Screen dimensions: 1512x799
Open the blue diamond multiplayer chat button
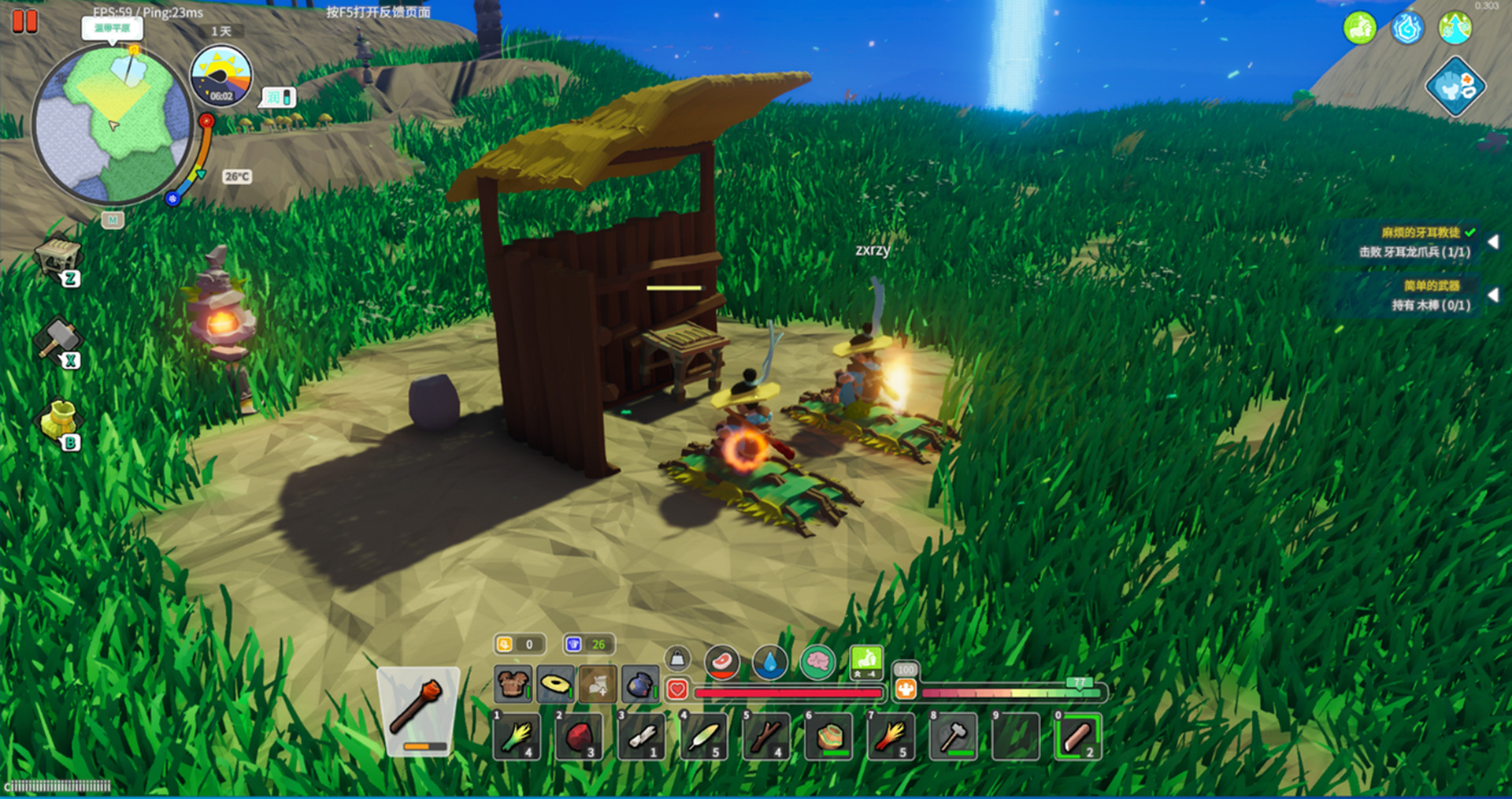pos(1455,87)
